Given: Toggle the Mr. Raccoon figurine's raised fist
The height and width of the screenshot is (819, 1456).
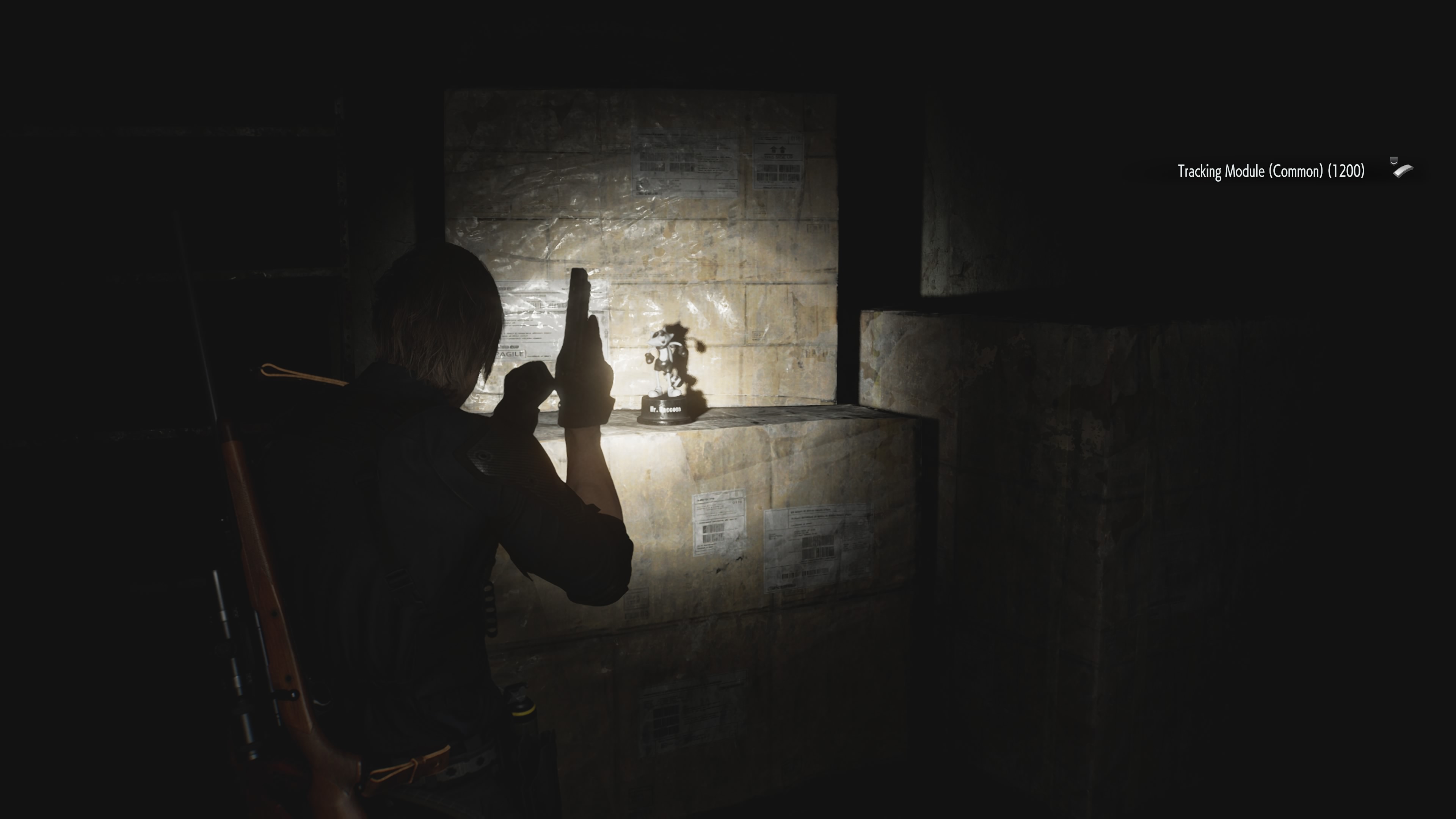Looking at the screenshot, I should (x=650, y=358).
